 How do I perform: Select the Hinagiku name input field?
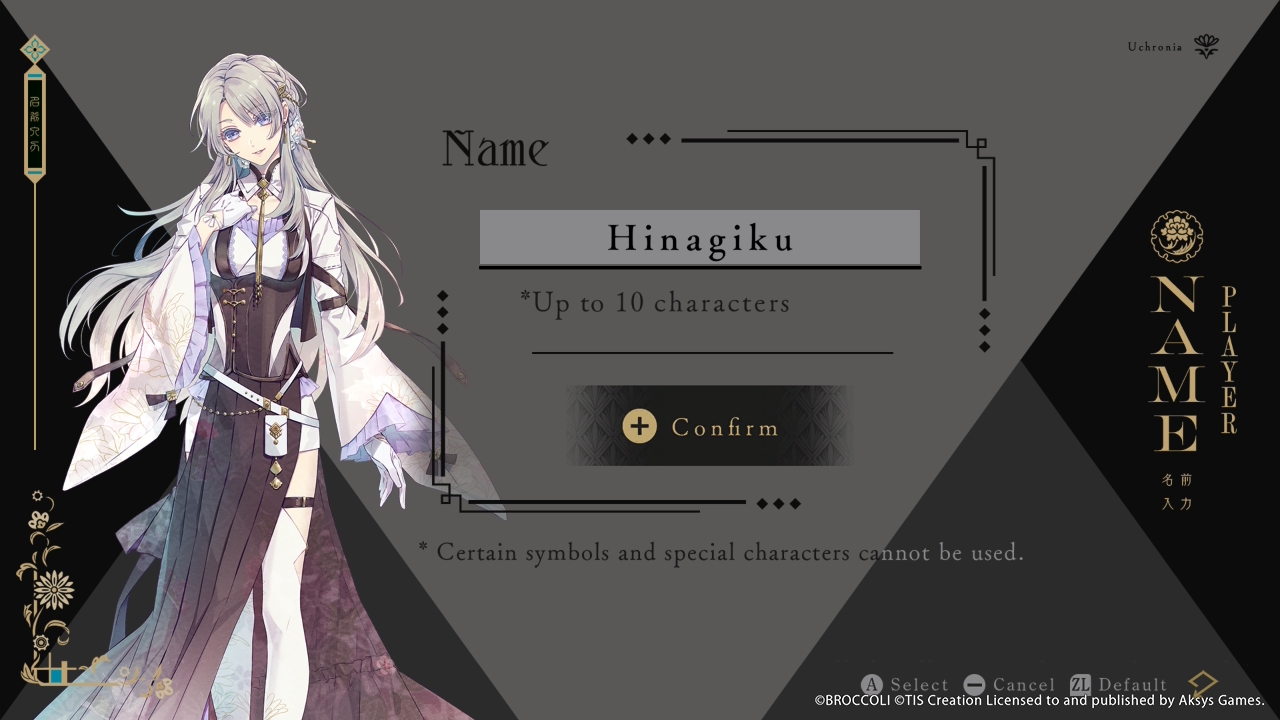(x=700, y=238)
